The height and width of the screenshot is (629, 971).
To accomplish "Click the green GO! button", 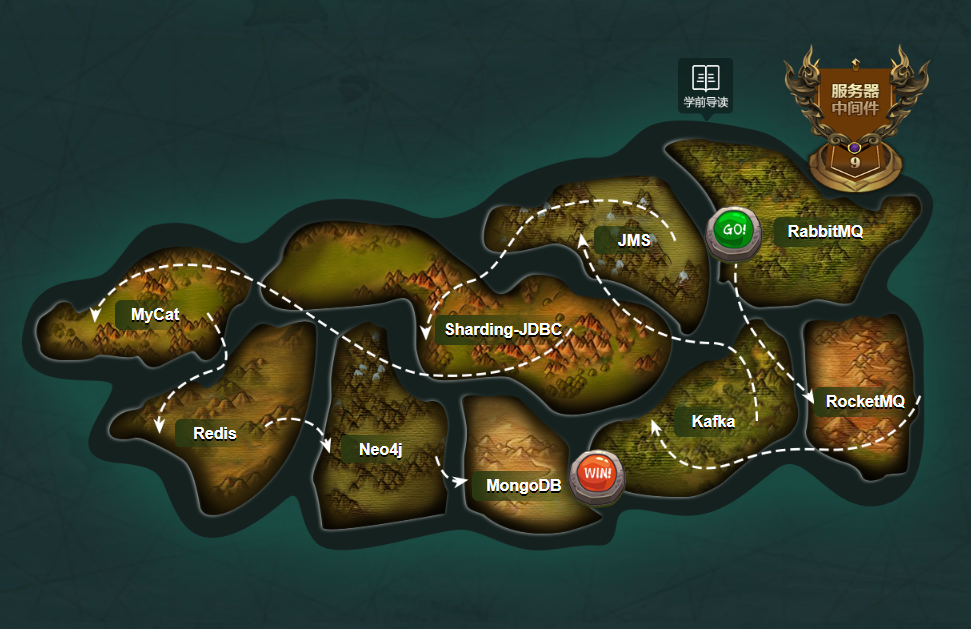I will pos(733,230).
